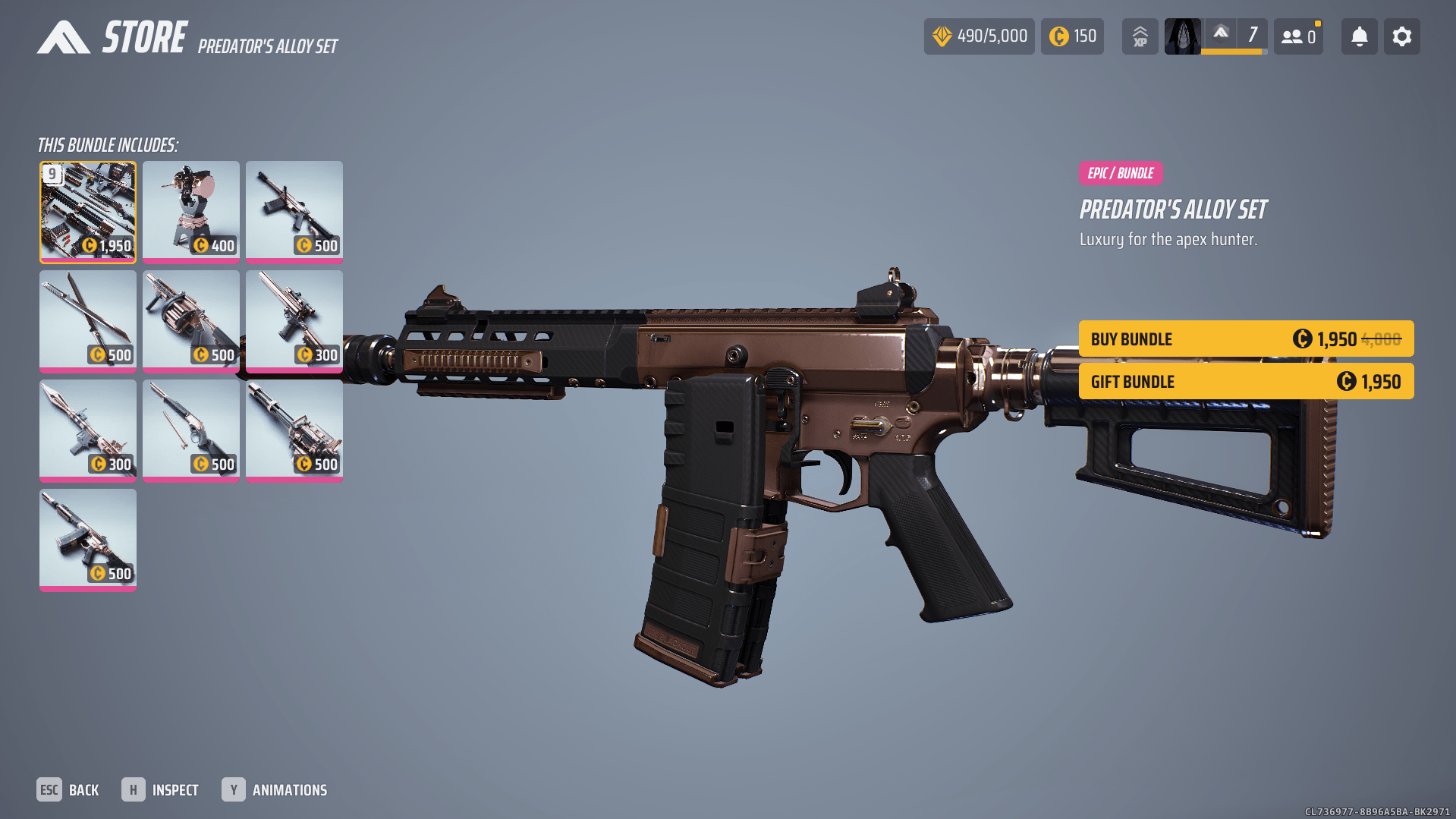Click the XP boost icon
Viewport: 1456px width, 819px height.
1140,36
